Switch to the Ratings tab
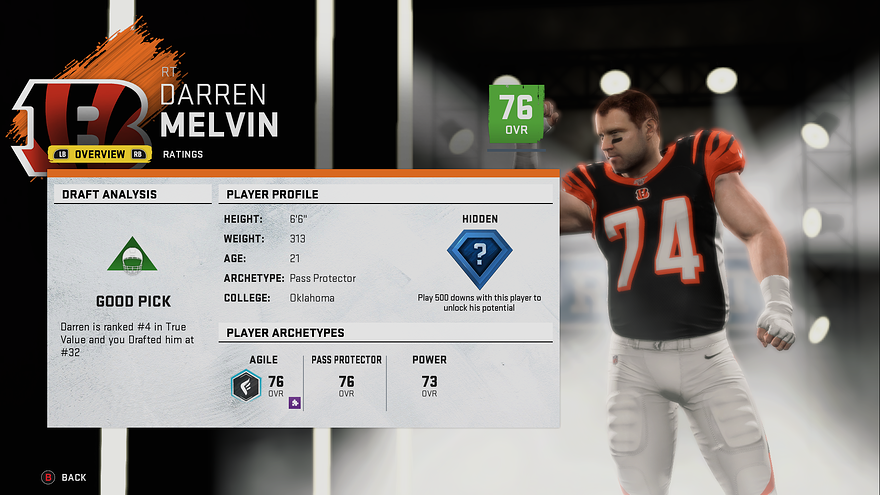This screenshot has width=880, height=495. (x=183, y=154)
